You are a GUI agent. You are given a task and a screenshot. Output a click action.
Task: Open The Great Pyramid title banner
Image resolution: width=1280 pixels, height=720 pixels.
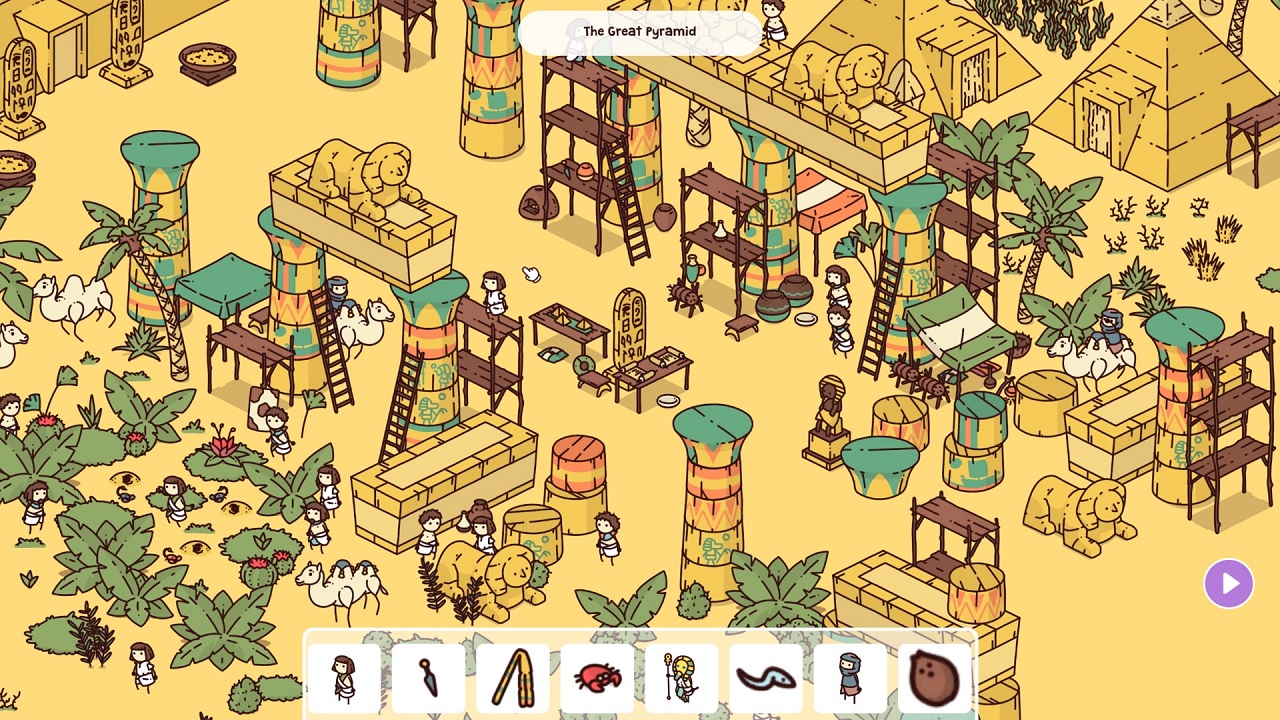640,32
